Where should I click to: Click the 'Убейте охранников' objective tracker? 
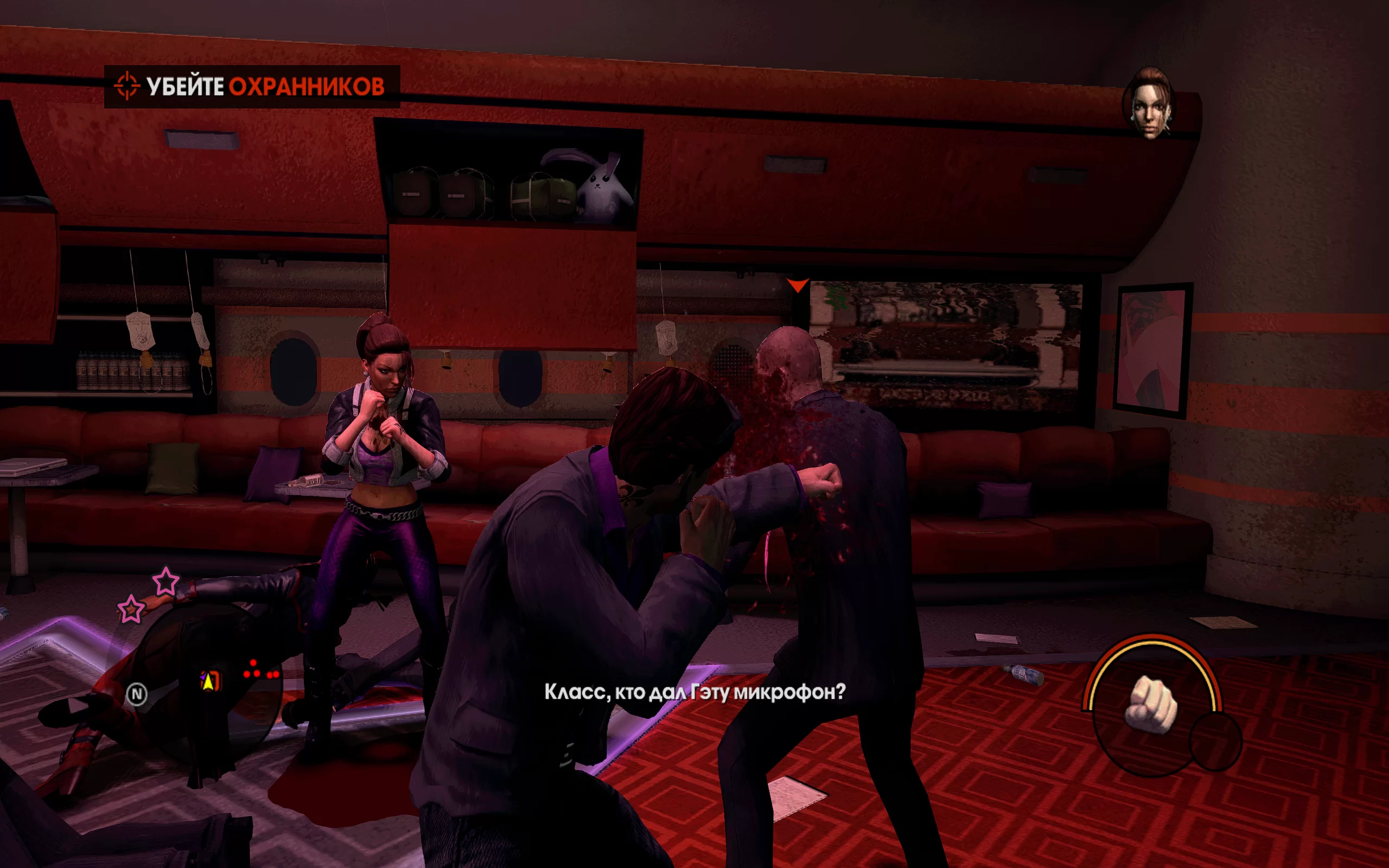[x=252, y=87]
